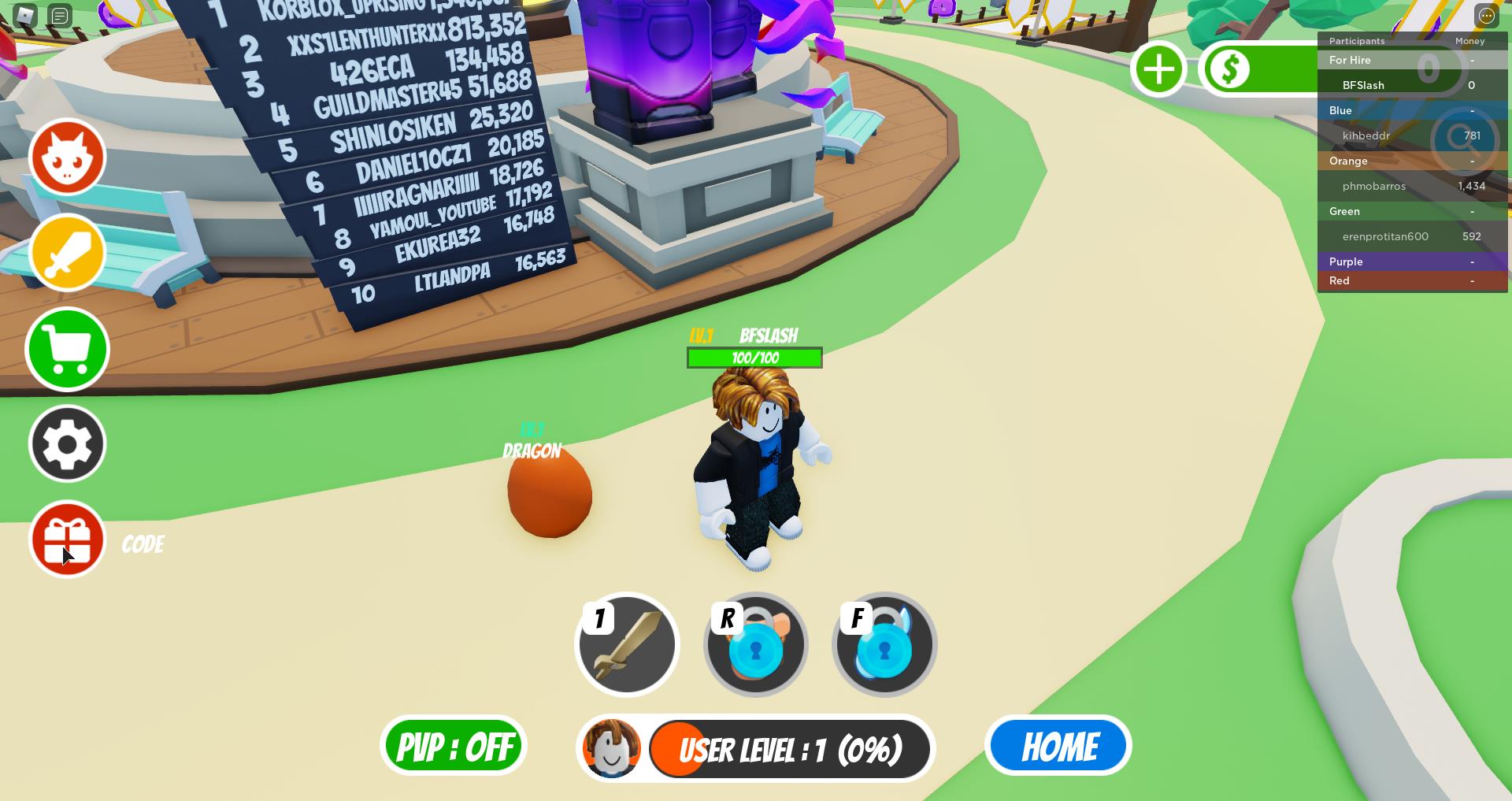Open the Weapons sword menu
This screenshot has width=1512, height=801.
pyautogui.click(x=67, y=252)
